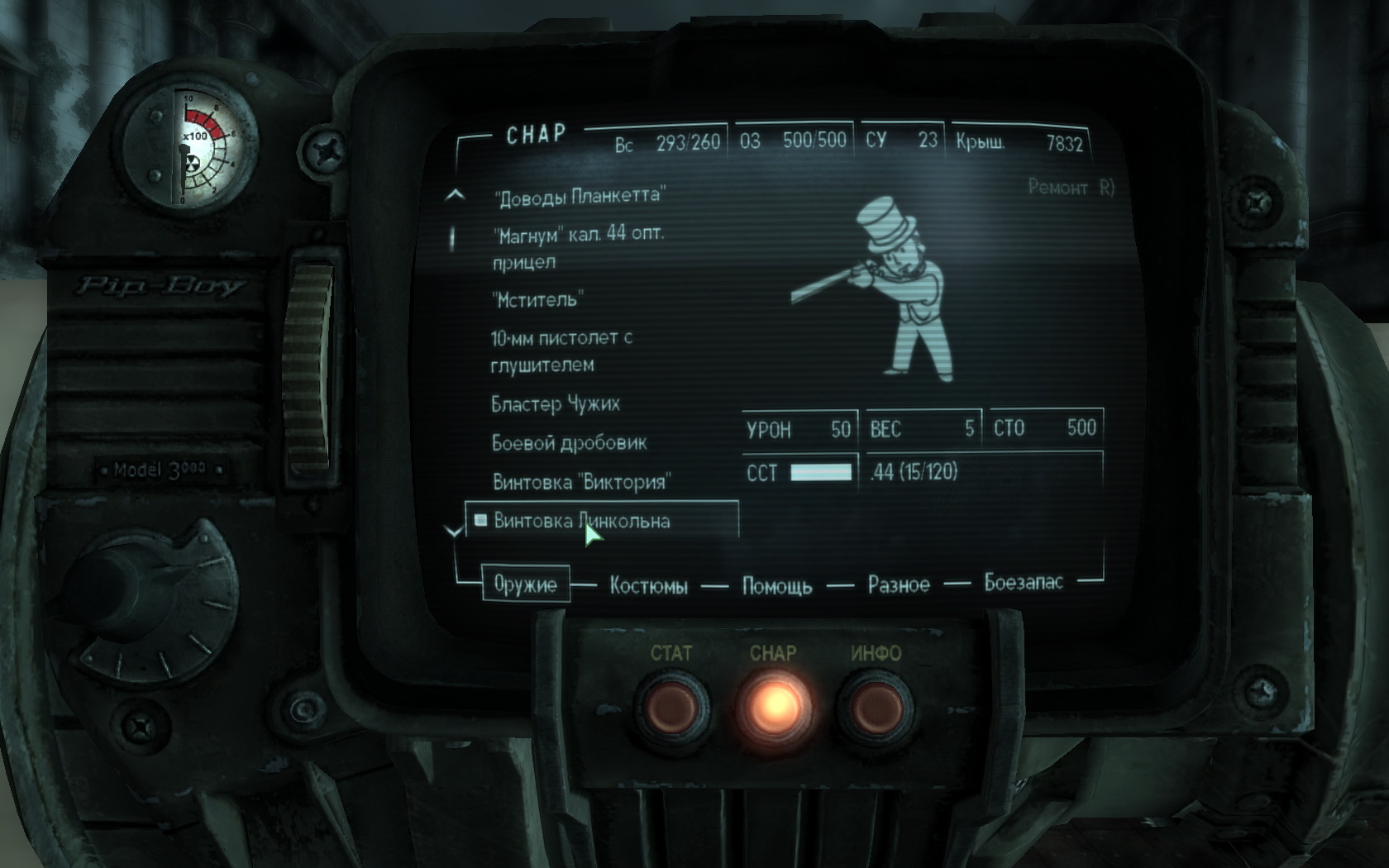Show the Помощь items category
Viewport: 1389px width, 868px height.
(x=776, y=586)
